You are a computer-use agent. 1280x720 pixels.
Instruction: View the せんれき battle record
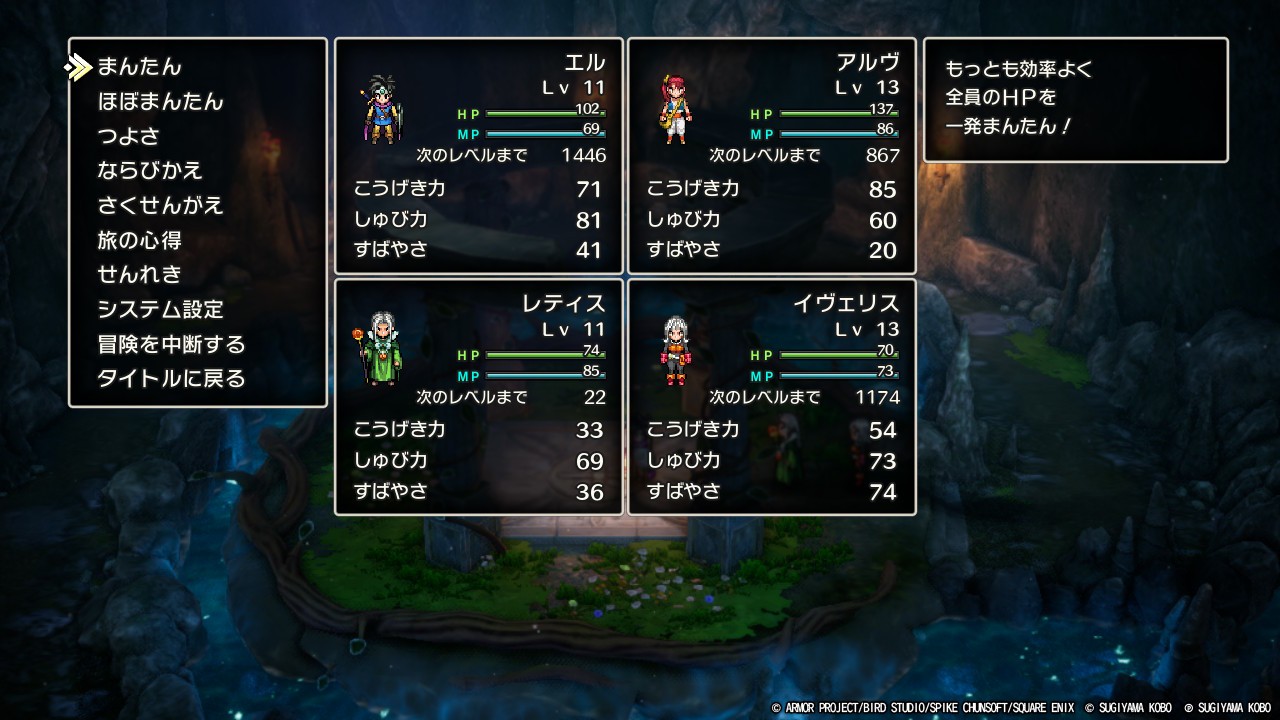click(x=139, y=274)
